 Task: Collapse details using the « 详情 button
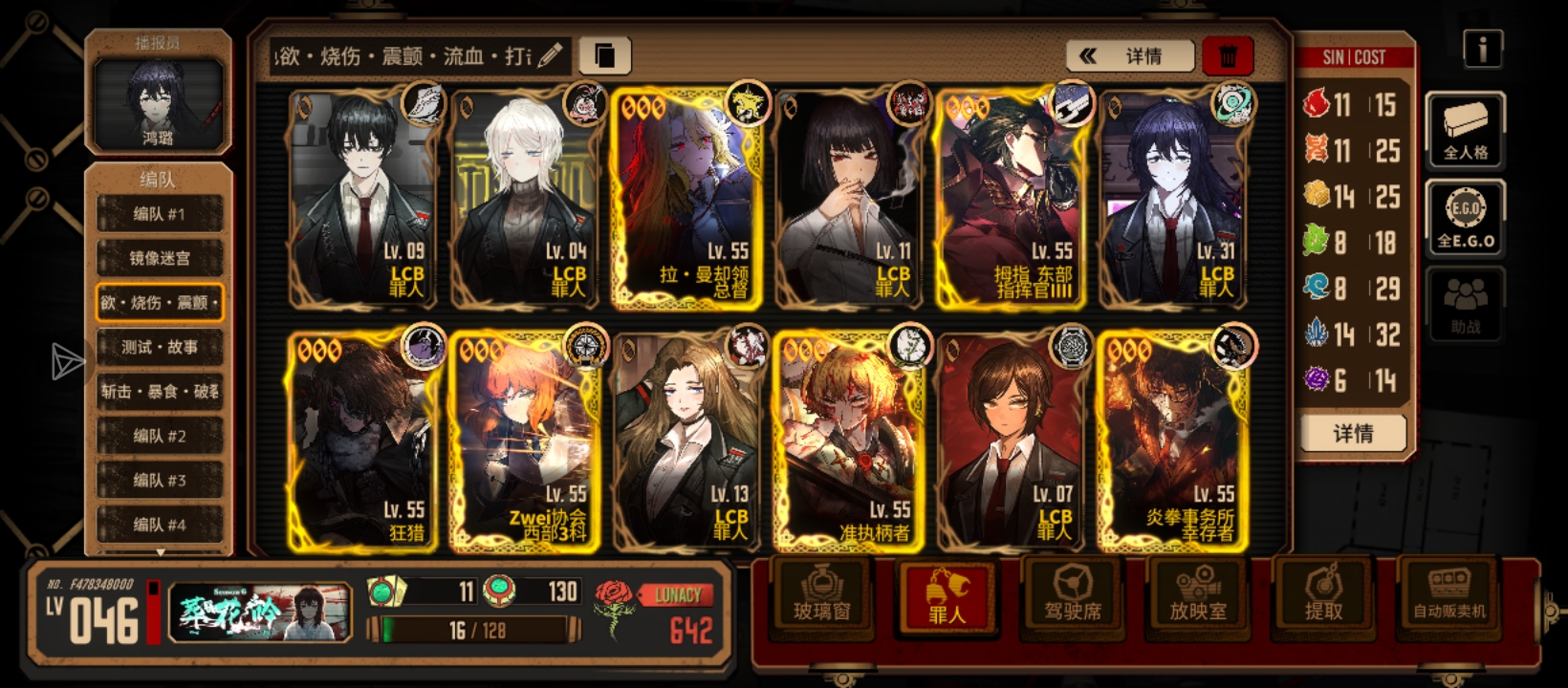point(1131,56)
